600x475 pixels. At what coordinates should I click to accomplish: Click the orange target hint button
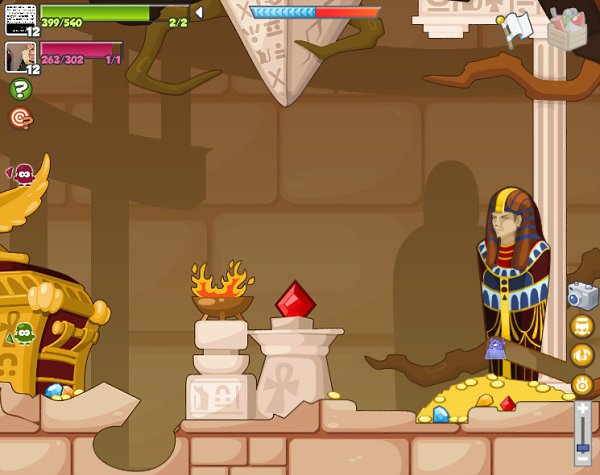pyautogui.click(x=19, y=117)
